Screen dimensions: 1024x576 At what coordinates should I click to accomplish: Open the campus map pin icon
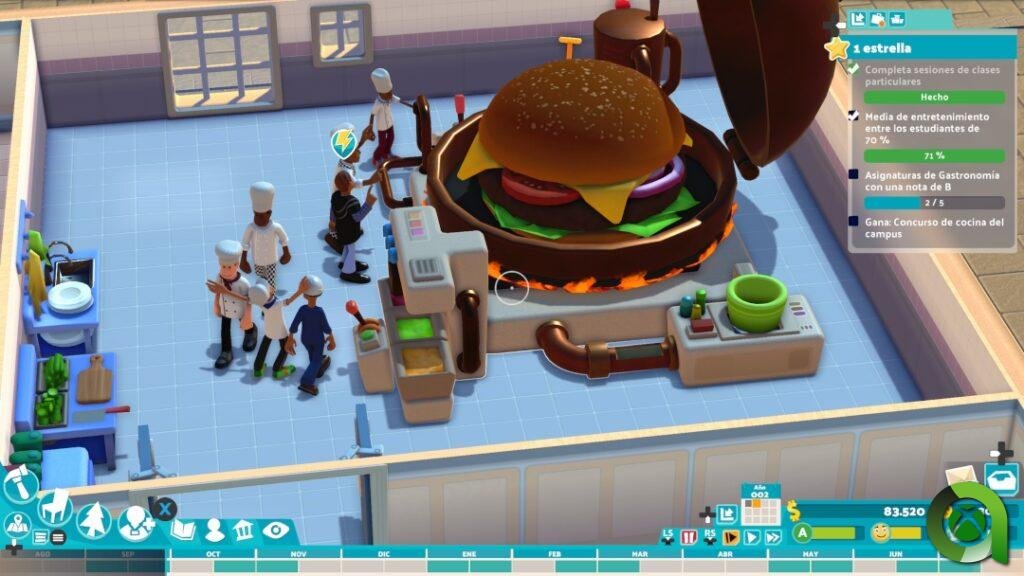[x=16, y=523]
